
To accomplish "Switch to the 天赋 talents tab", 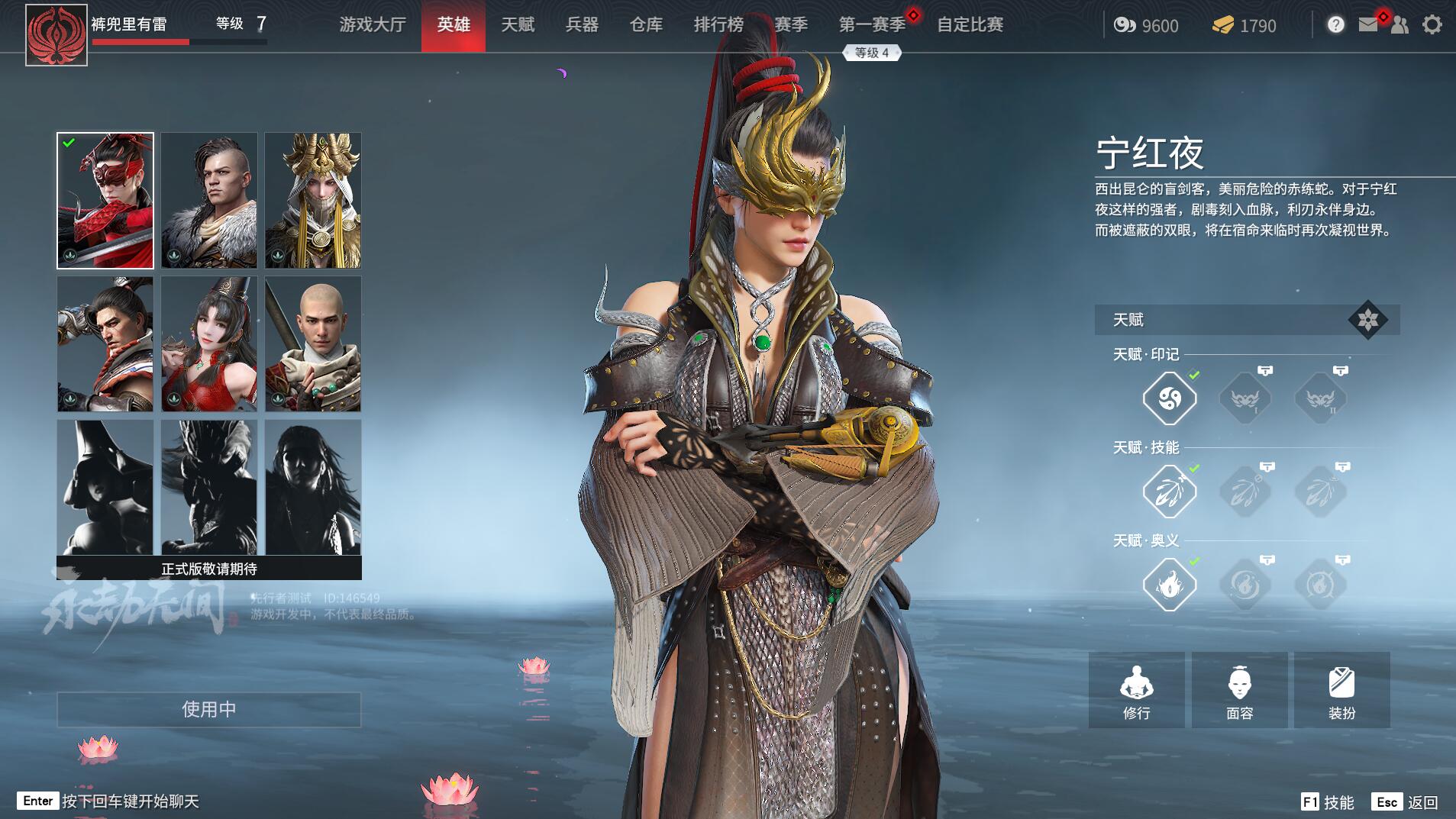I will click(x=518, y=25).
